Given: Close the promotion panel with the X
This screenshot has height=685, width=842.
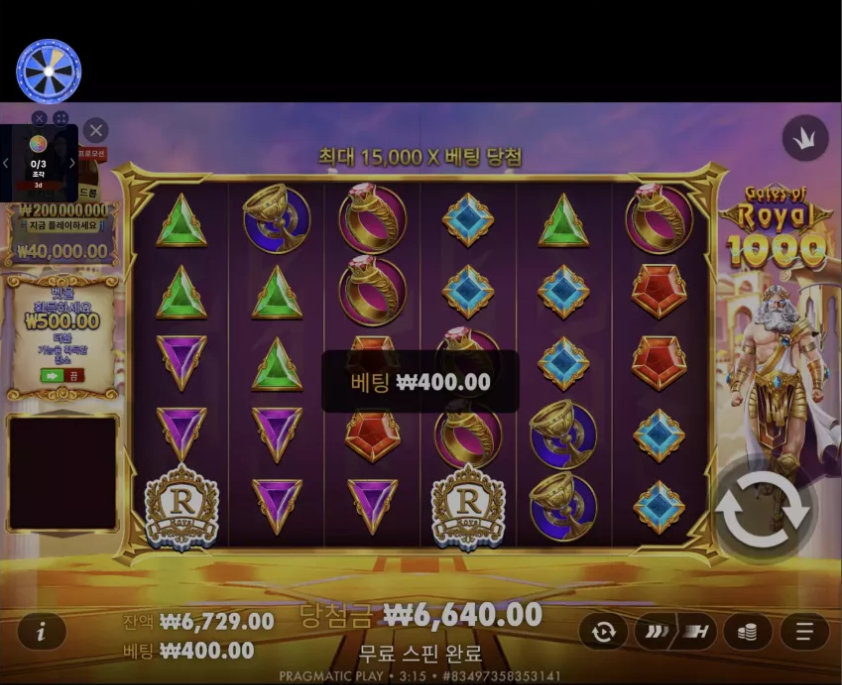Looking at the screenshot, I should tap(96, 130).
